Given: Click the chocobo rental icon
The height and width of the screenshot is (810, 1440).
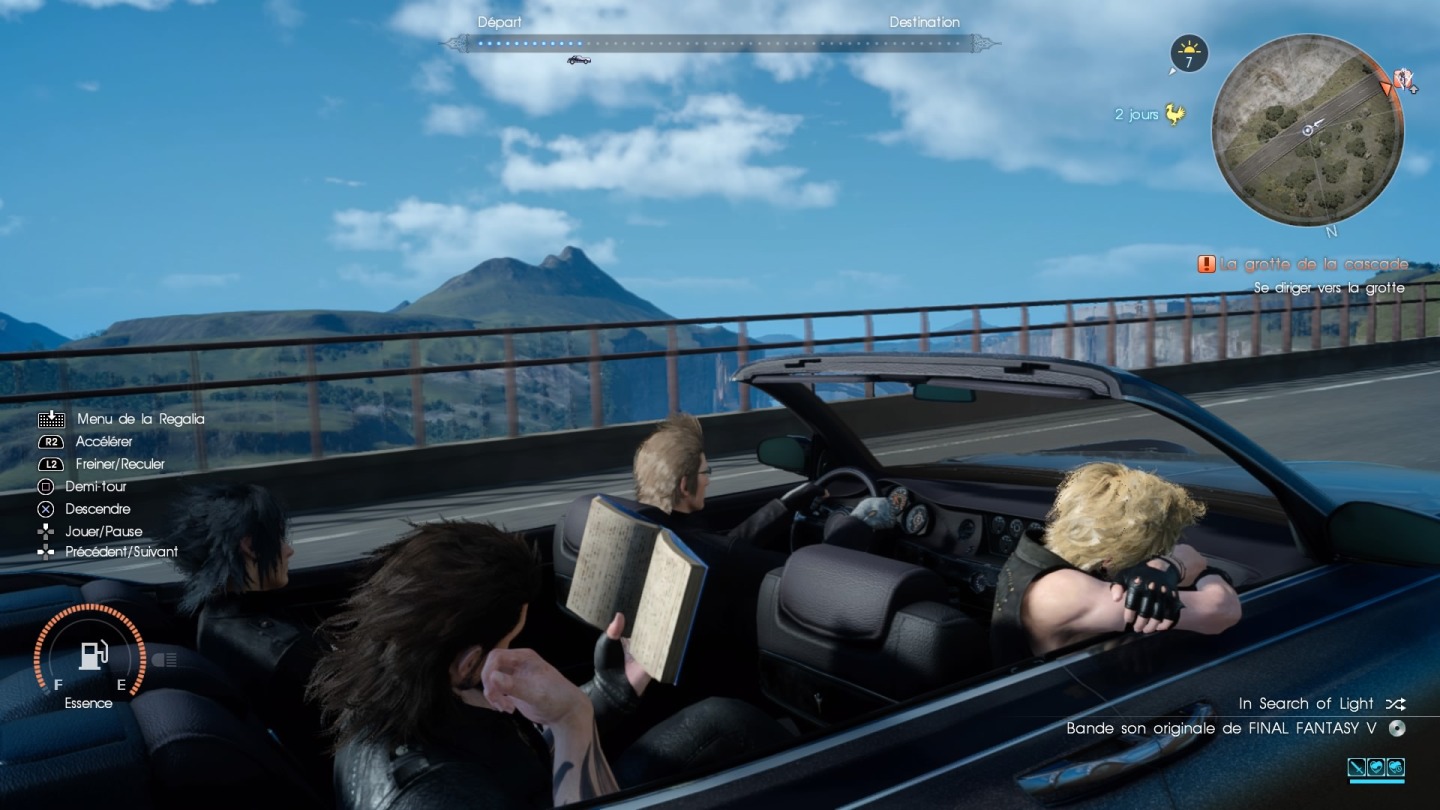Looking at the screenshot, I should click(1174, 115).
